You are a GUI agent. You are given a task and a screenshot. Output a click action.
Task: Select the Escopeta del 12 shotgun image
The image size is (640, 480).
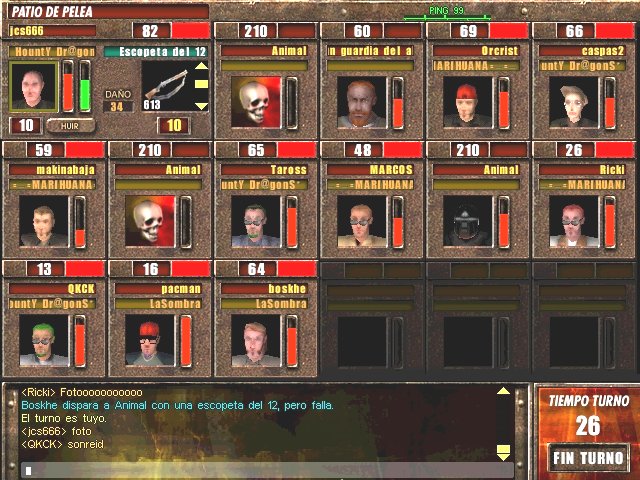tap(165, 84)
